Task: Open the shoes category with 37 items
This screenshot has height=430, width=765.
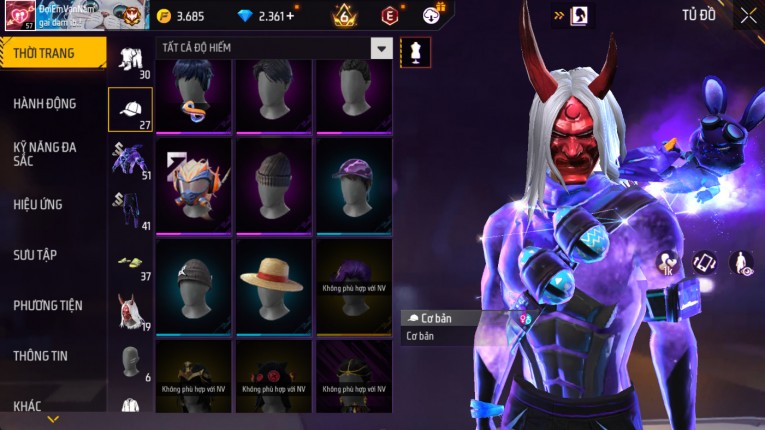Action: click(130, 263)
